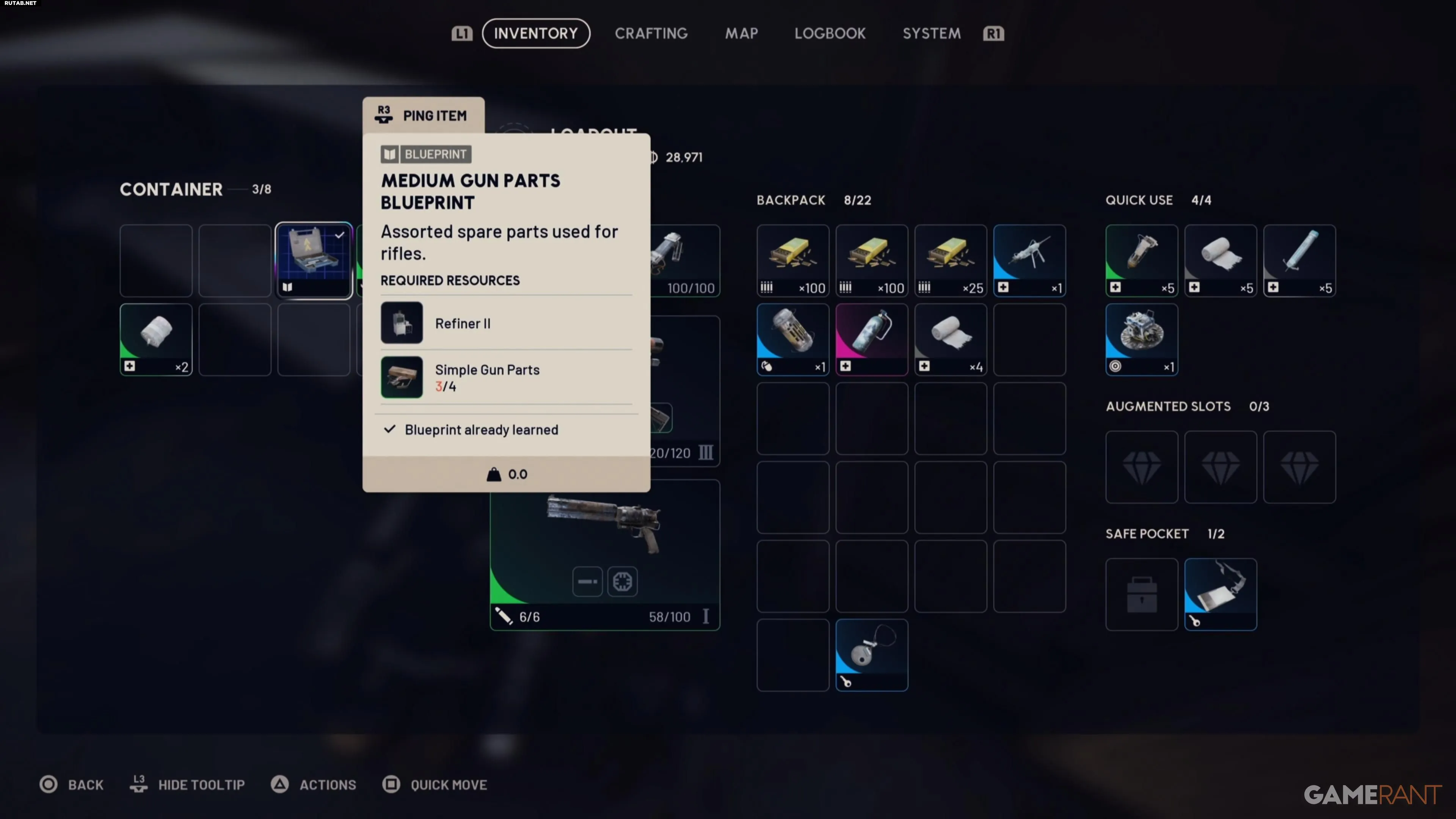Open the Map tab
The height and width of the screenshot is (819, 1456).
coord(742,33)
